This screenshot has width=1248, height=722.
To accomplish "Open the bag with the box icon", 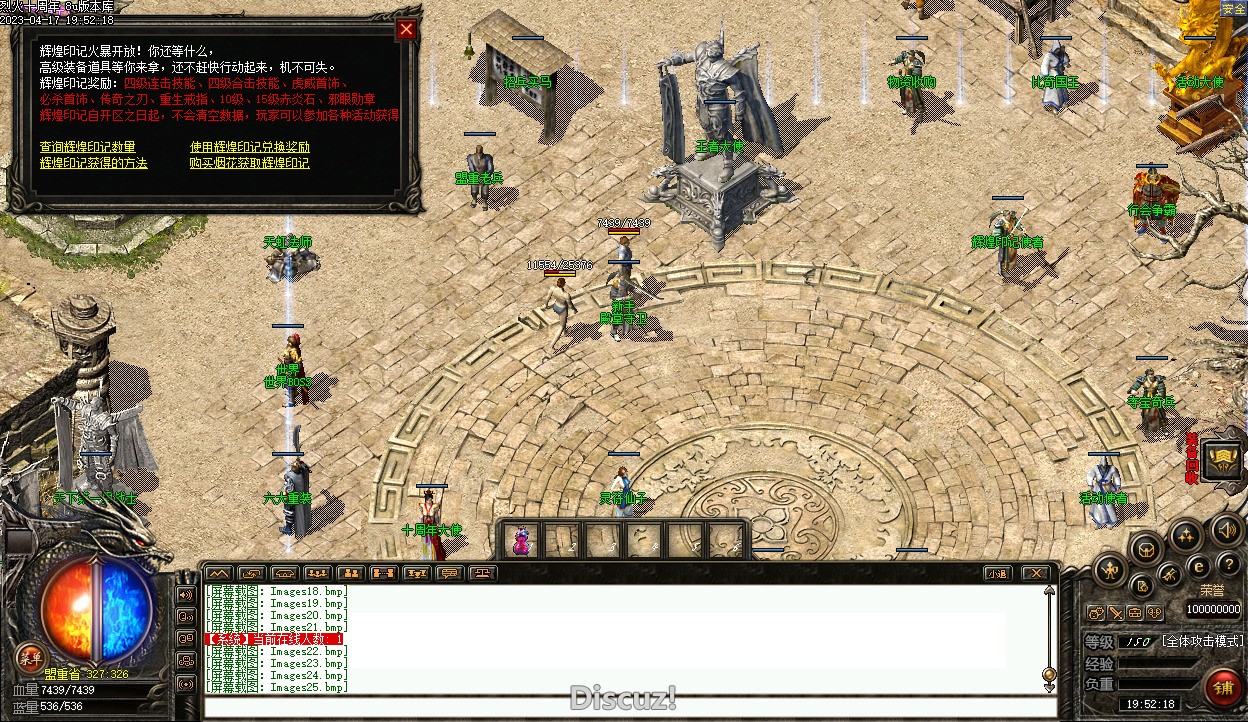I will pyautogui.click(x=1146, y=547).
